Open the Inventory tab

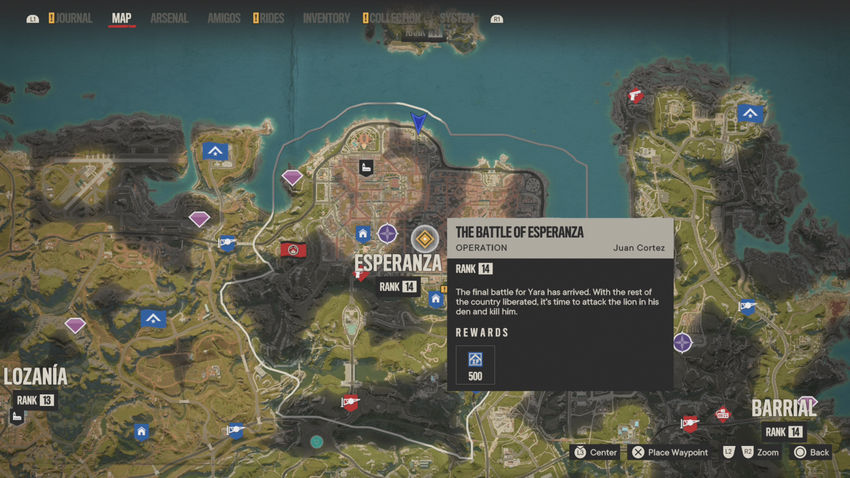[326, 18]
